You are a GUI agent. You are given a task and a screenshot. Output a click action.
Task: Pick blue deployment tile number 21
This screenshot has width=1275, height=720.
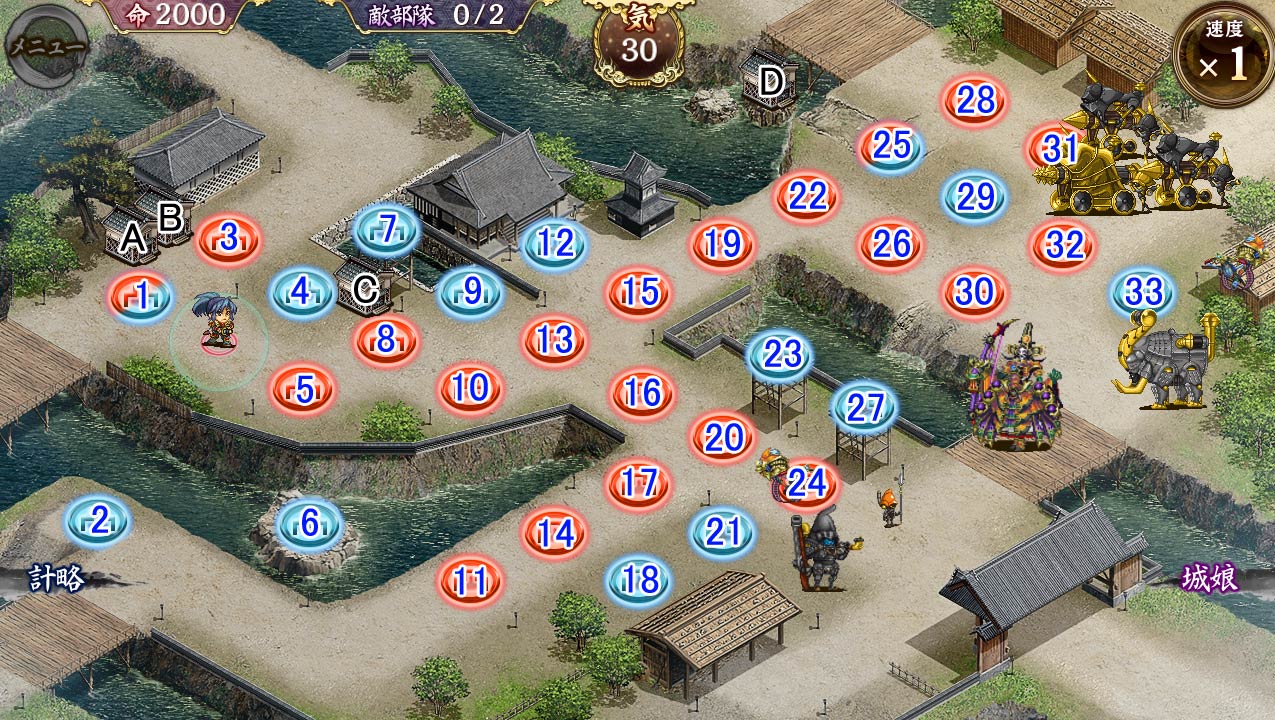[x=722, y=532]
